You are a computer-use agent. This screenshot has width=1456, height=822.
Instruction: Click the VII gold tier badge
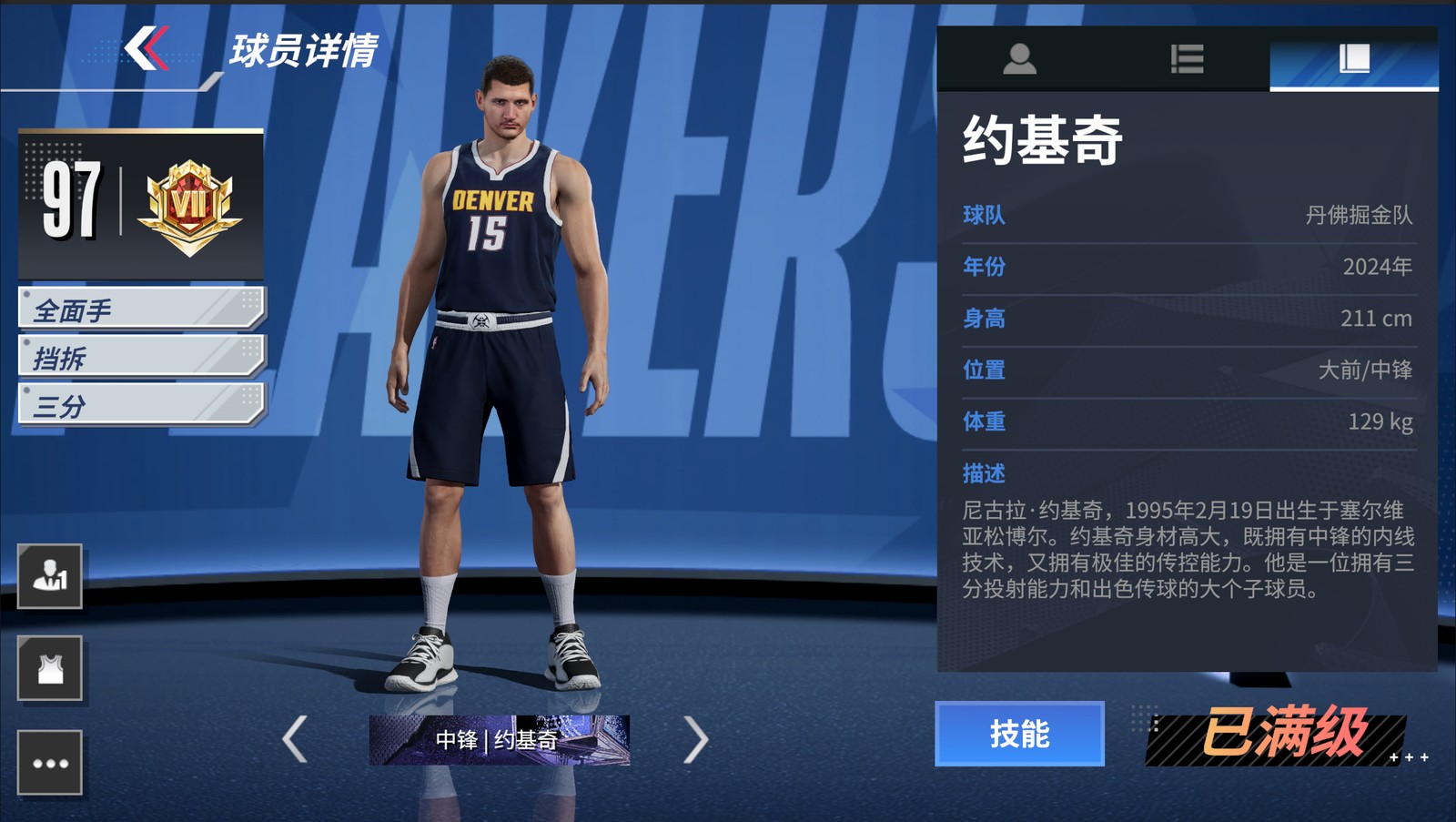click(189, 205)
